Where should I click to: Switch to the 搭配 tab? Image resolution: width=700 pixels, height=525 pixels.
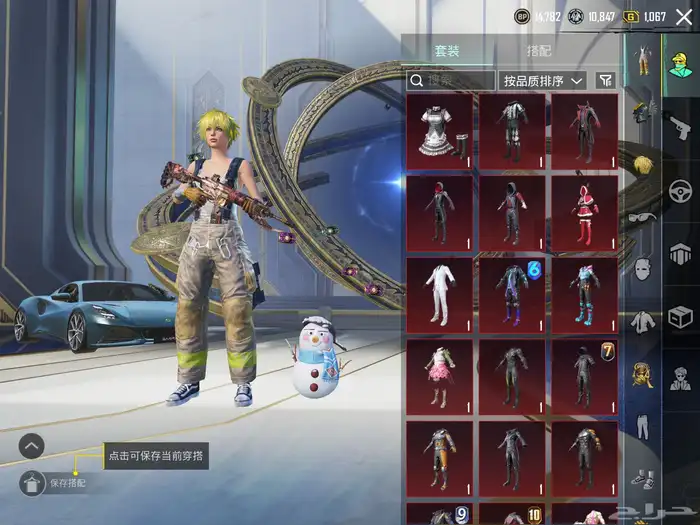coord(538,51)
